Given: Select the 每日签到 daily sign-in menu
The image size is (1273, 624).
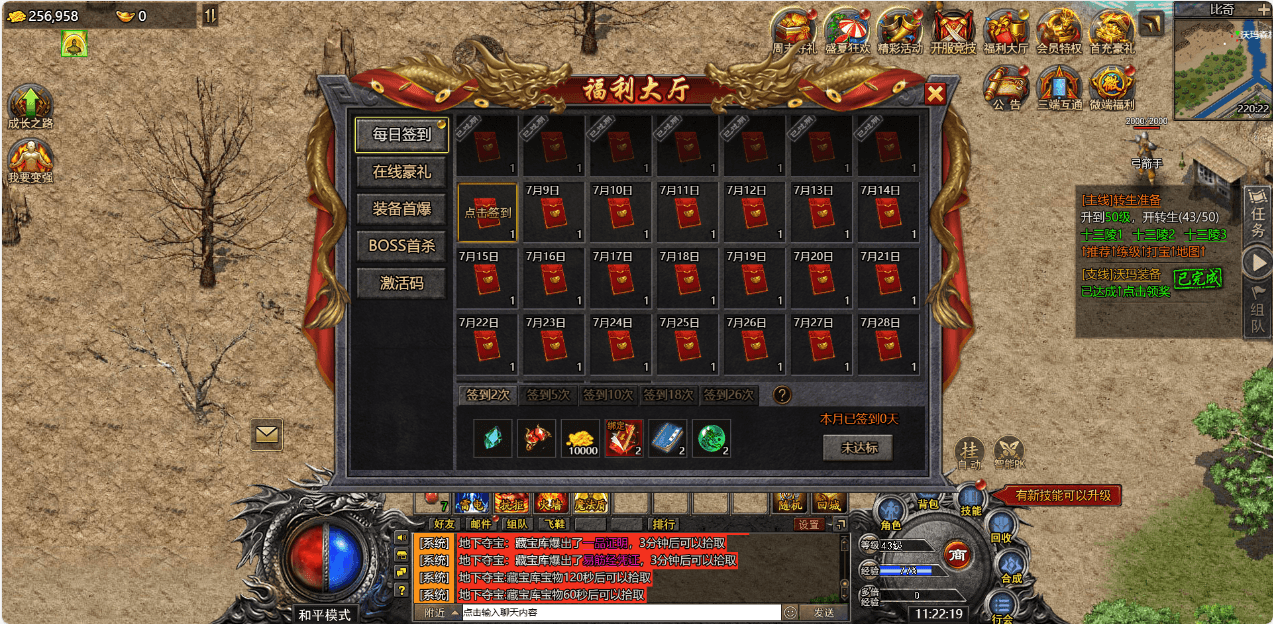Looking at the screenshot, I should (401, 134).
